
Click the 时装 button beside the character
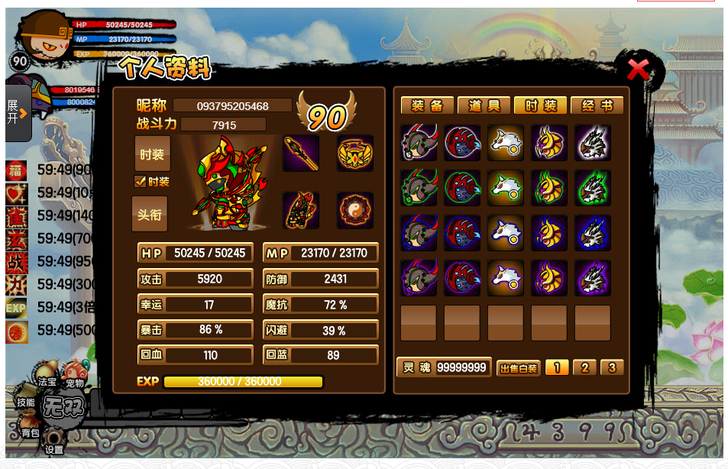click(152, 154)
